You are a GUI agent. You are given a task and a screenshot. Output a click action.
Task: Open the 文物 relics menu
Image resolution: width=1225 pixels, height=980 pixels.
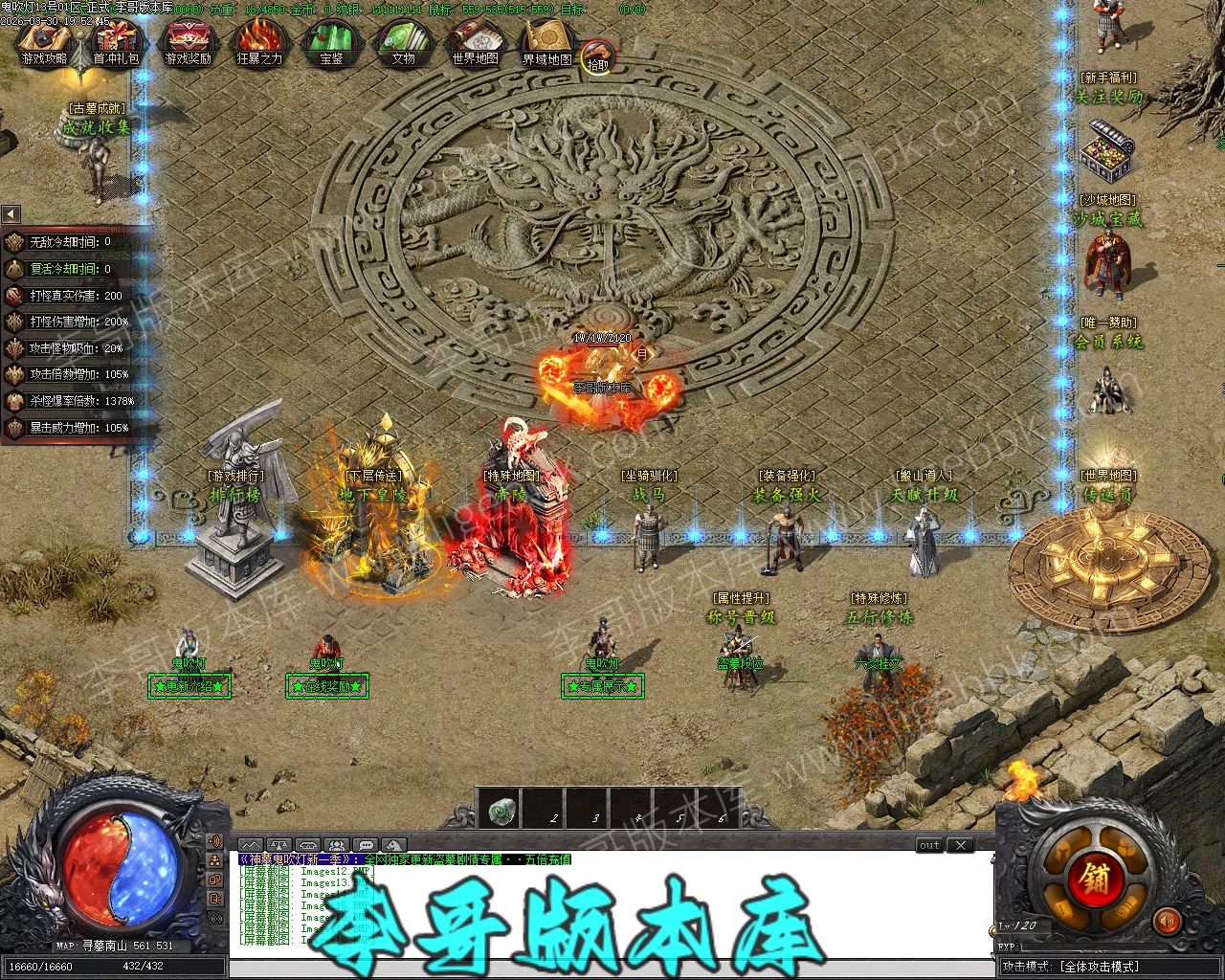(x=403, y=44)
